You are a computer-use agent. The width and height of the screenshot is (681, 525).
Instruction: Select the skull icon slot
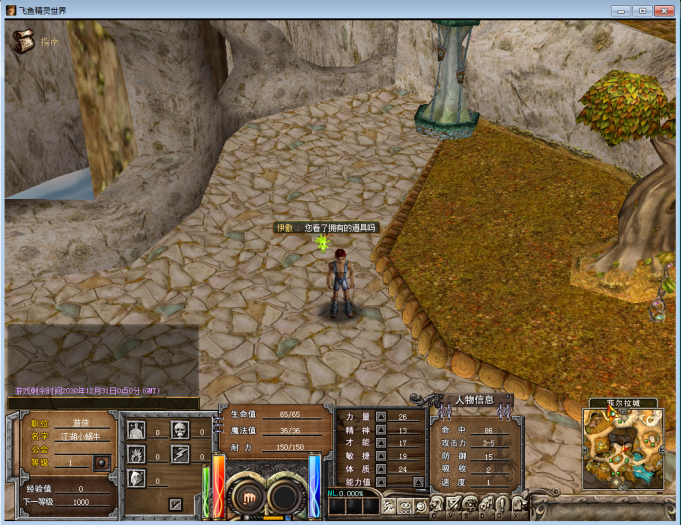[x=180, y=430]
